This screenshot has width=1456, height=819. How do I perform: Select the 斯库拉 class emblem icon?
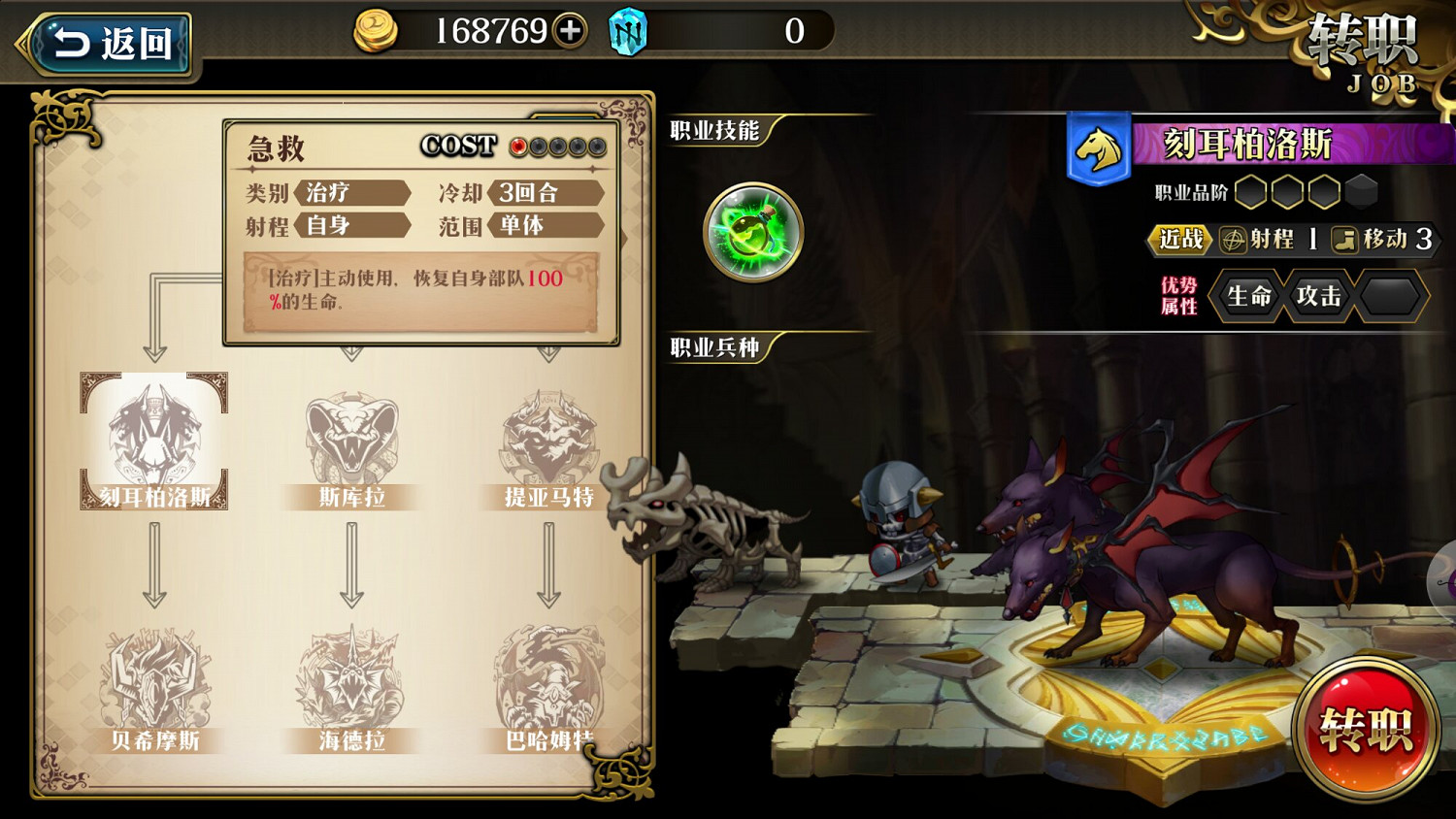349,437
